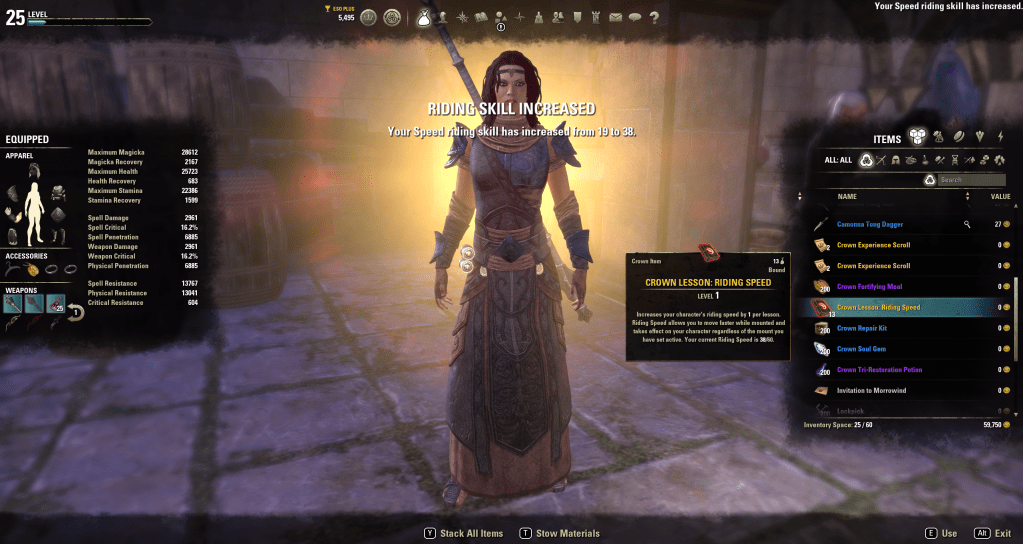Sort items by the Value column

[999, 197]
